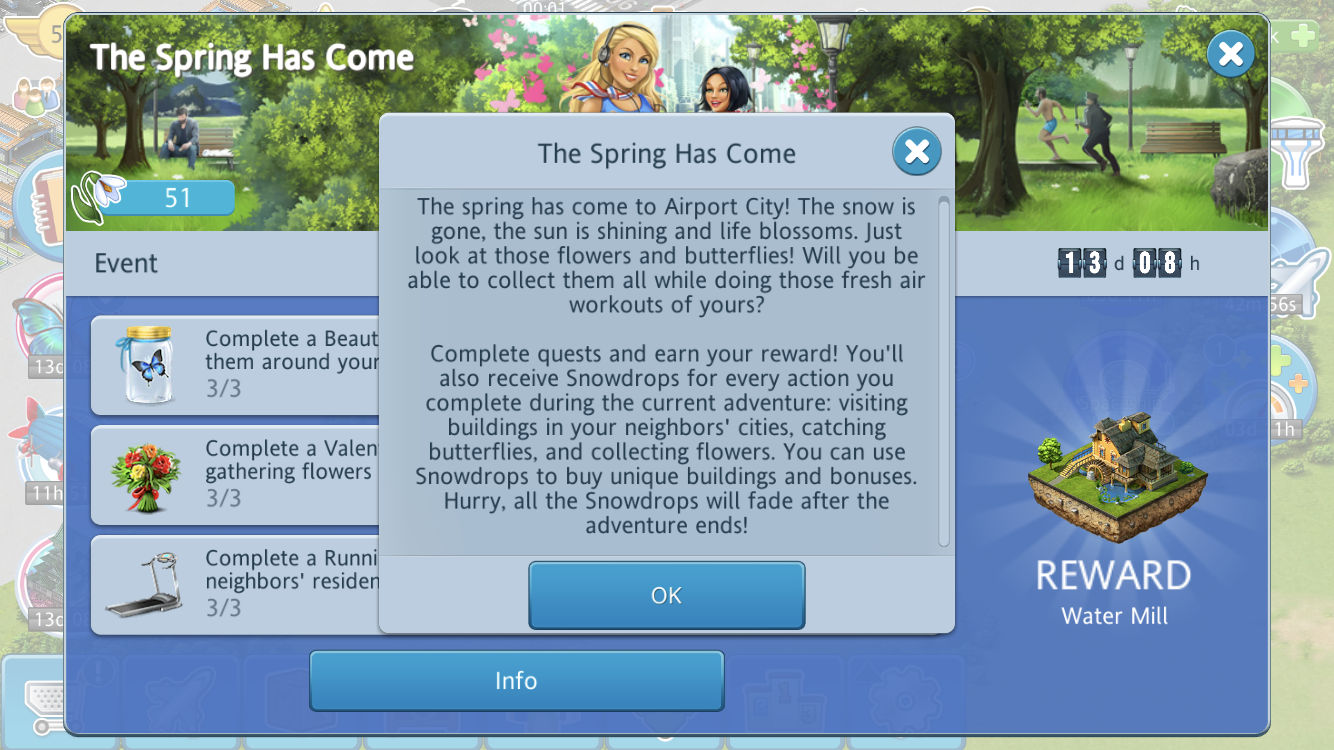Close the event window with top-right X
1334x750 pixels.
pos(1230,54)
